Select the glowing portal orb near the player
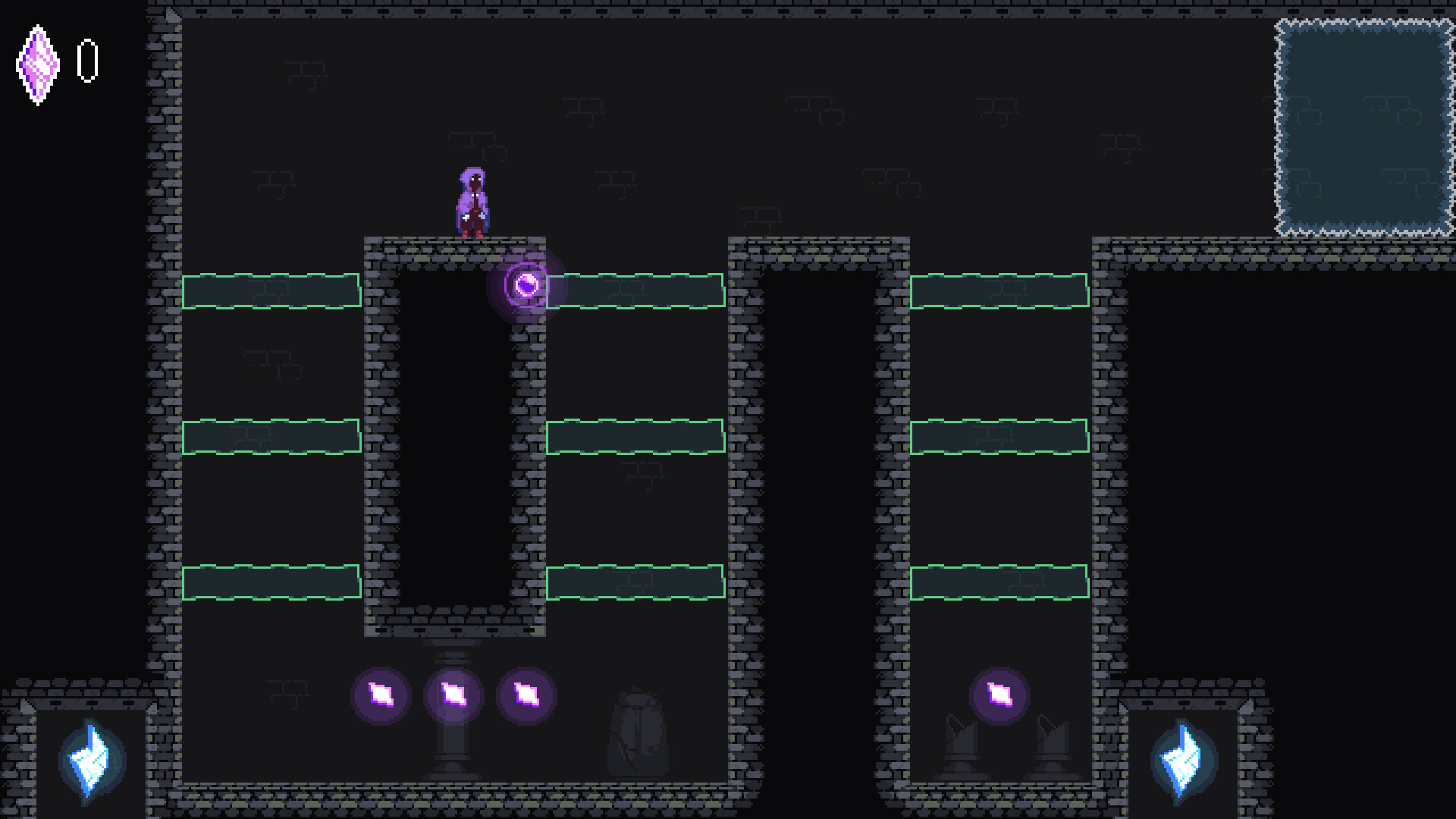This screenshot has height=819, width=1456. pyautogui.click(x=526, y=284)
